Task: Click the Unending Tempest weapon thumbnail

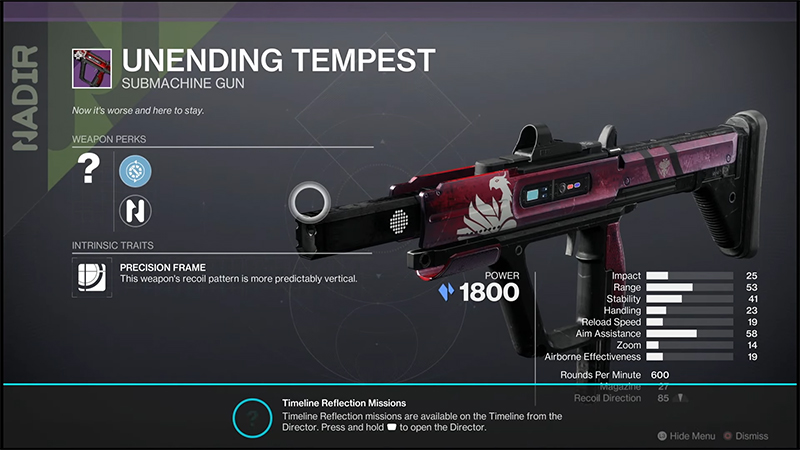Action: [x=90, y=70]
